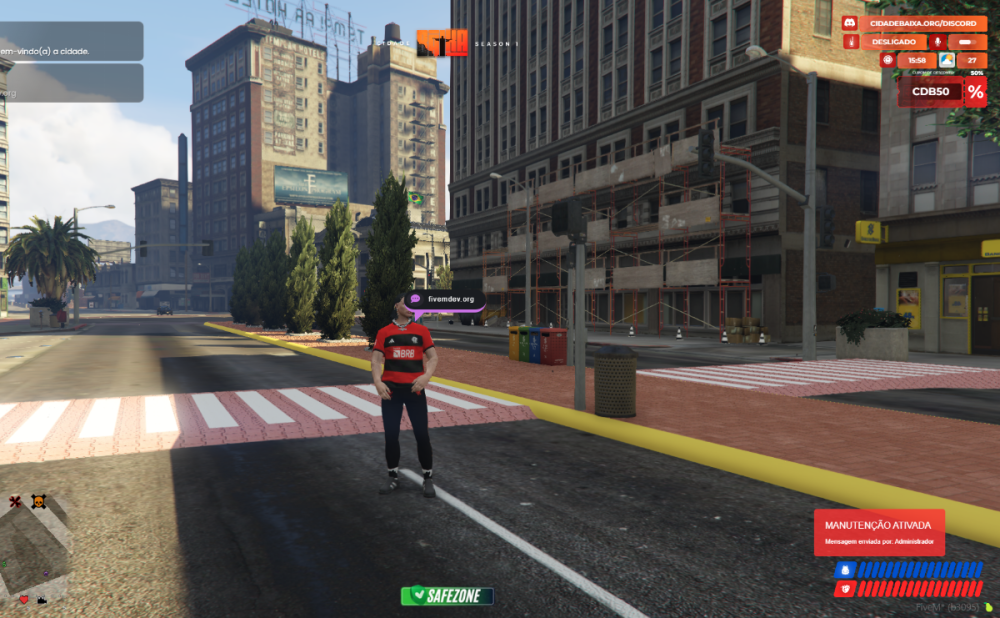Click the microphone voice icon
The image size is (1000, 618).
click(938, 42)
